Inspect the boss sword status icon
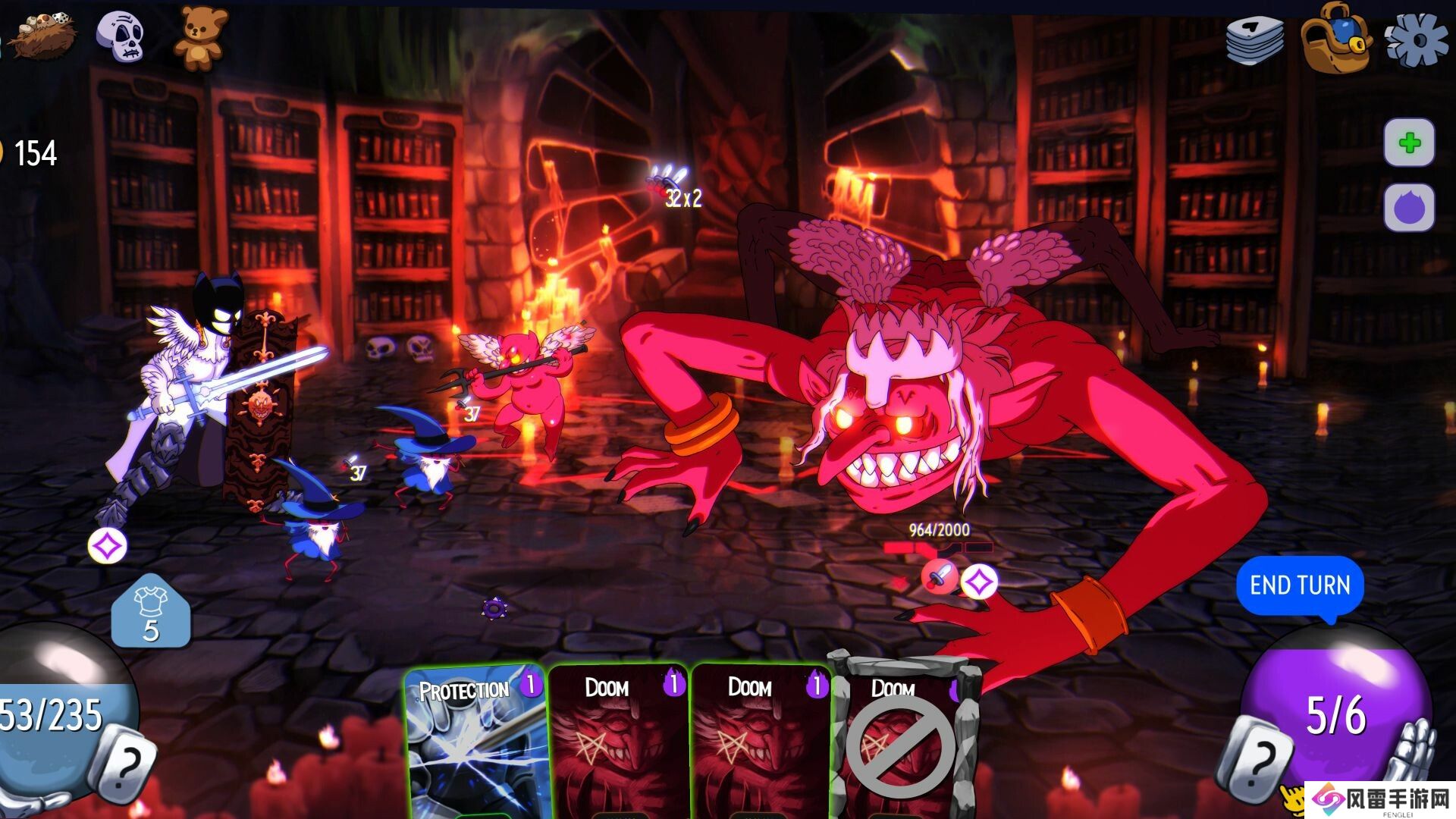1456x819 pixels. [x=938, y=578]
